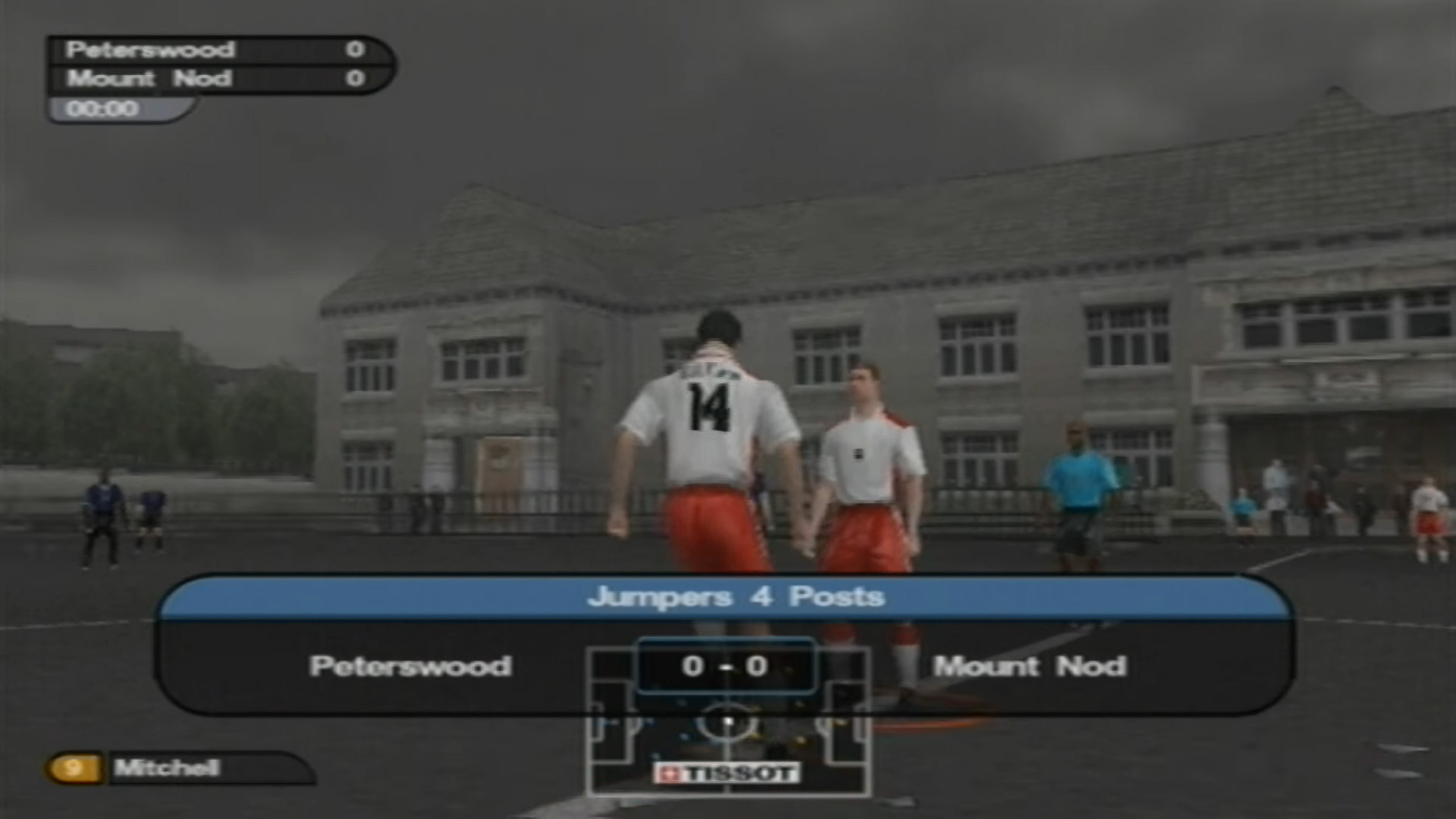The image size is (1456, 819).
Task: Click the center circle on the radar map
Action: coord(730,722)
